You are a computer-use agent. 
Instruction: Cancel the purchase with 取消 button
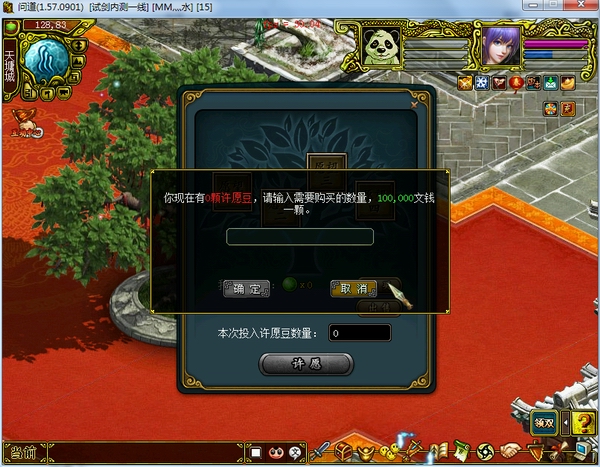353,288
